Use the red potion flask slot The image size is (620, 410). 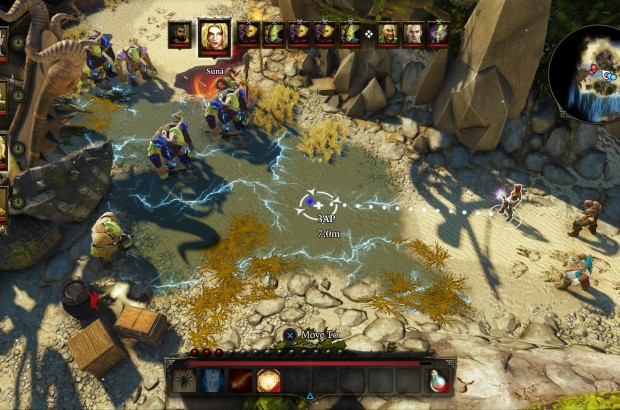pyautogui.click(x=440, y=379)
